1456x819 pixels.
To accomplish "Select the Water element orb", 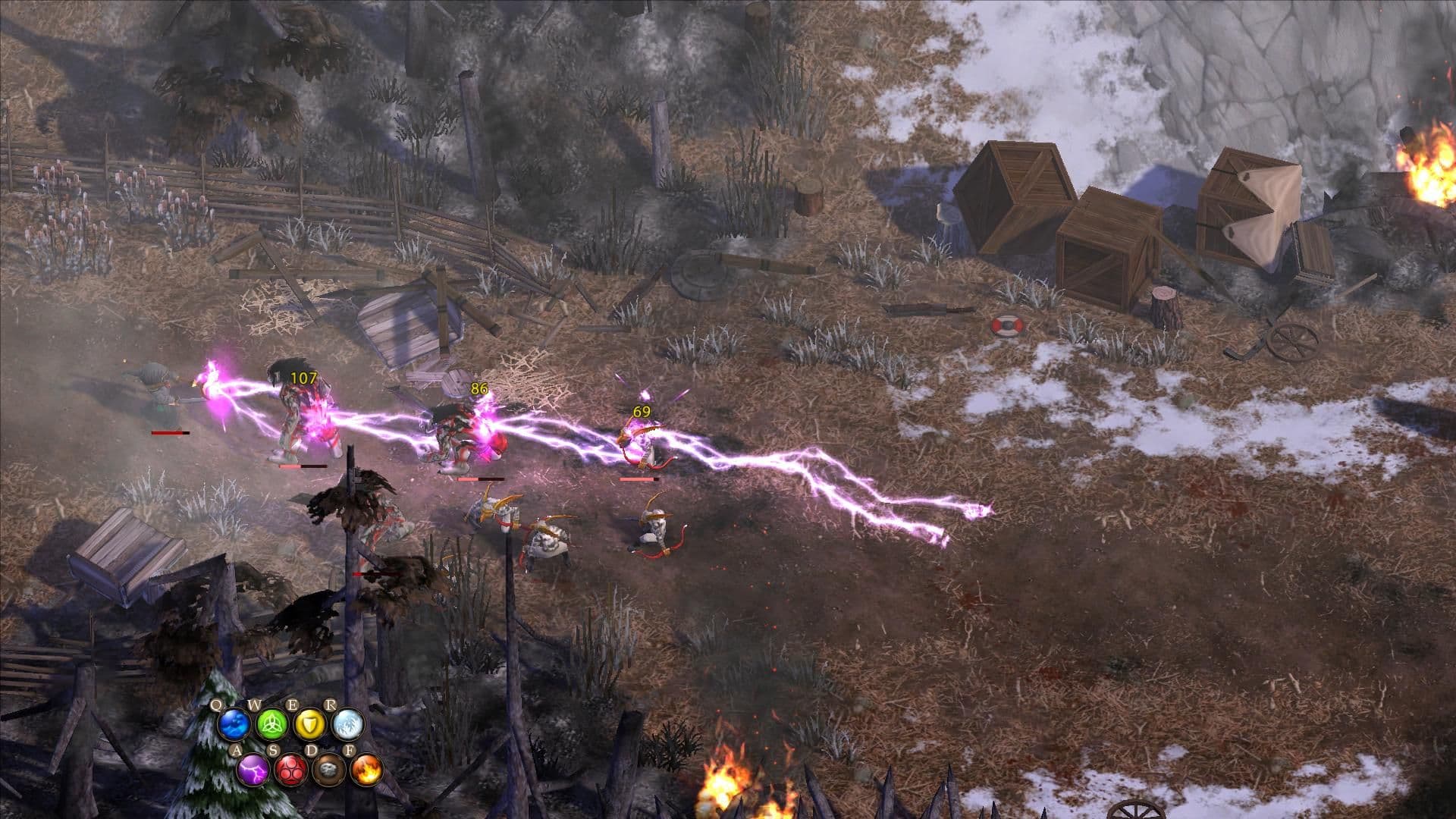I will (x=234, y=726).
